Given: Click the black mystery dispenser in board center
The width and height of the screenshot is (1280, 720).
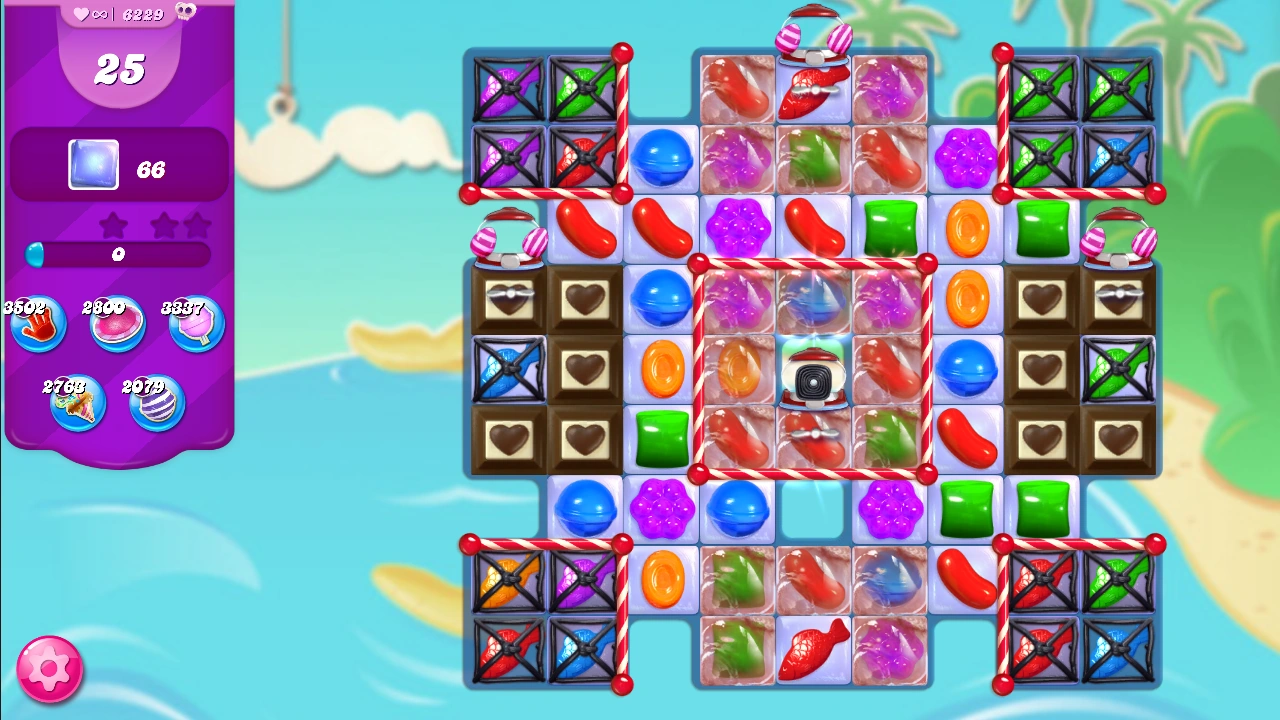Looking at the screenshot, I should click(813, 380).
